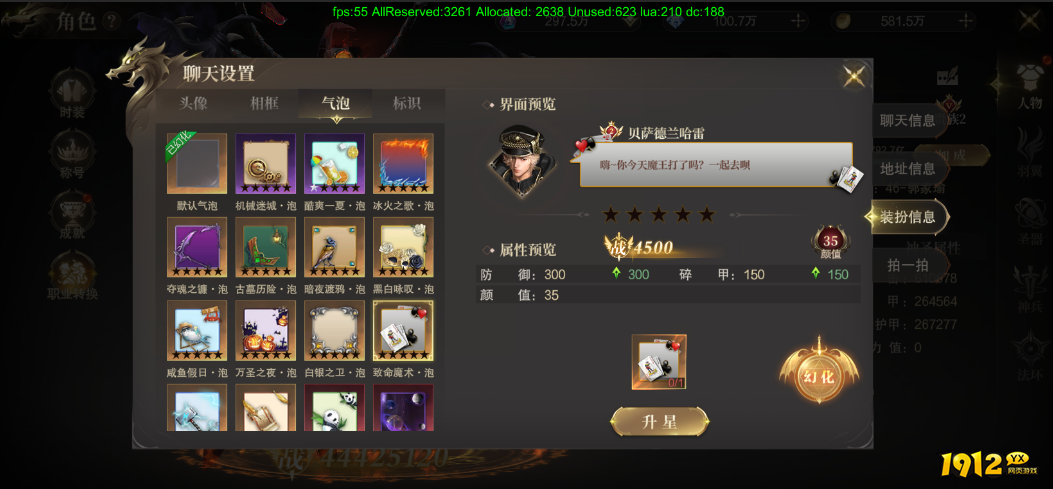Pick the 白银之卫 bubble

(334, 331)
